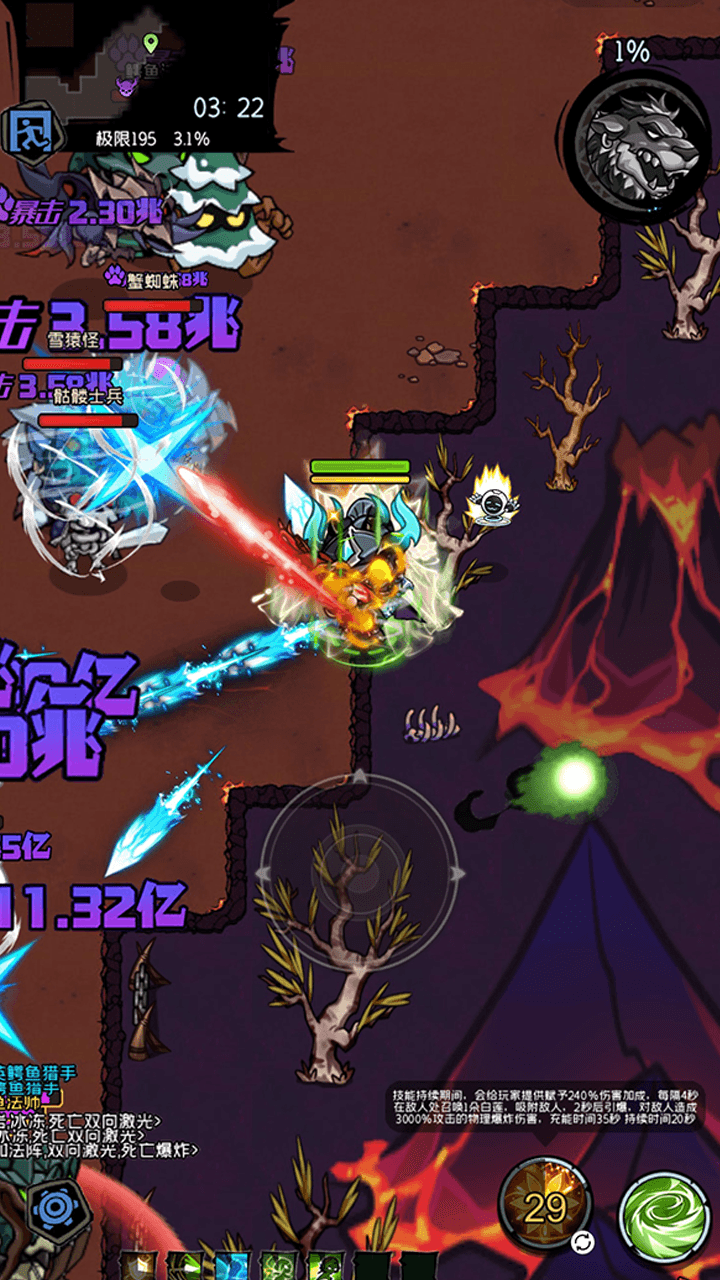Click the small skill swap arrows icon
The width and height of the screenshot is (720, 1280).
[582, 1243]
